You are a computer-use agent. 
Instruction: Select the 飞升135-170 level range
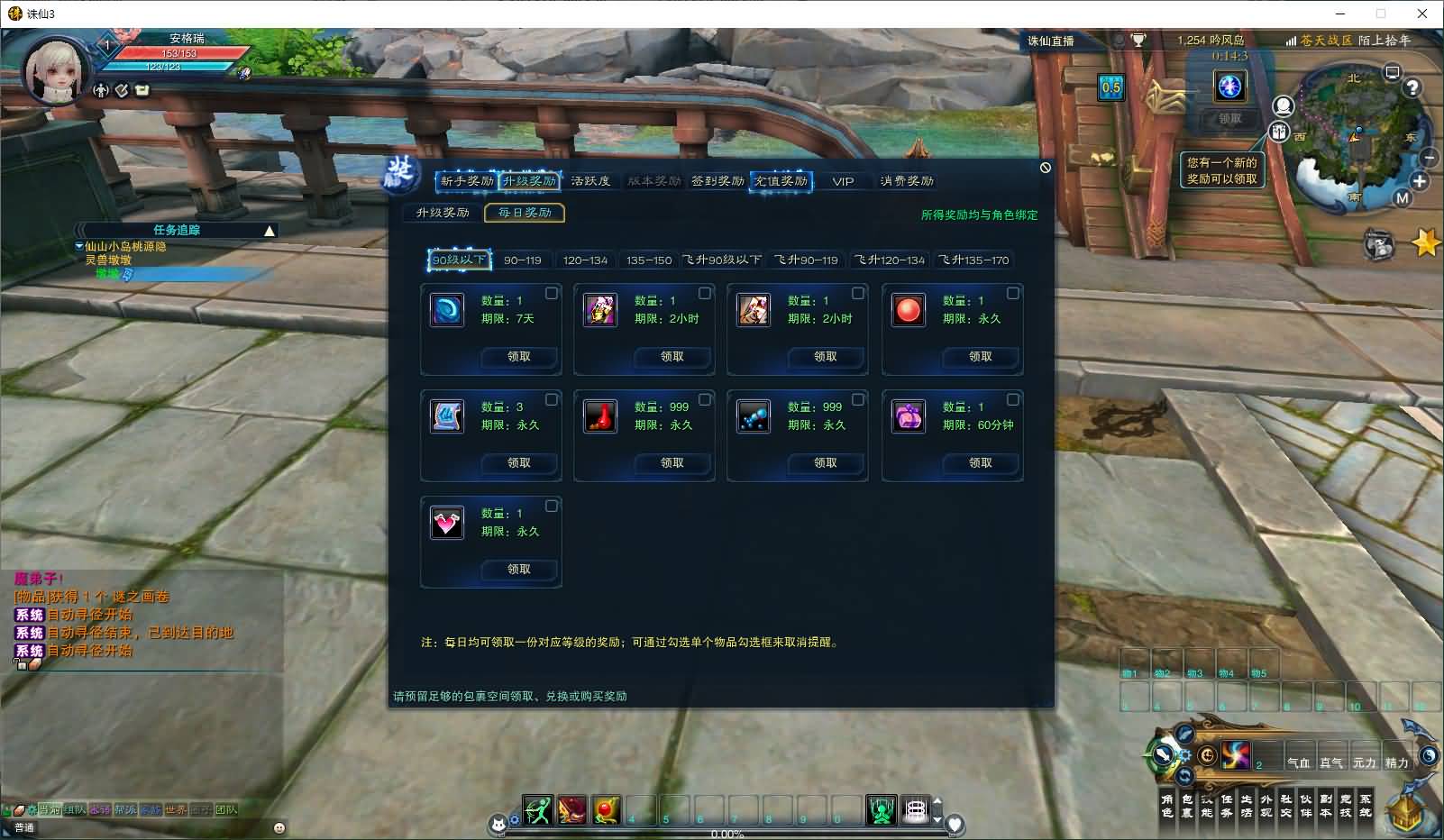(973, 260)
